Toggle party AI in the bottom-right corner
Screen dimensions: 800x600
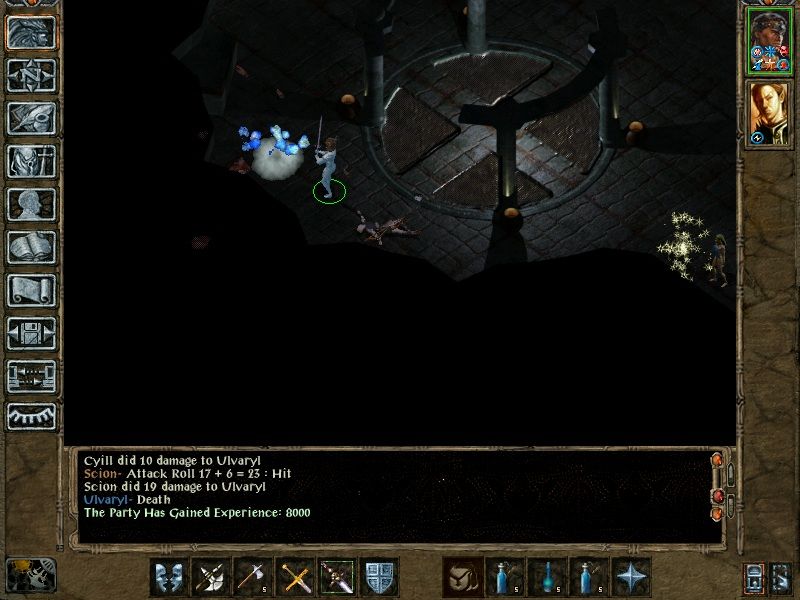(x=781, y=577)
